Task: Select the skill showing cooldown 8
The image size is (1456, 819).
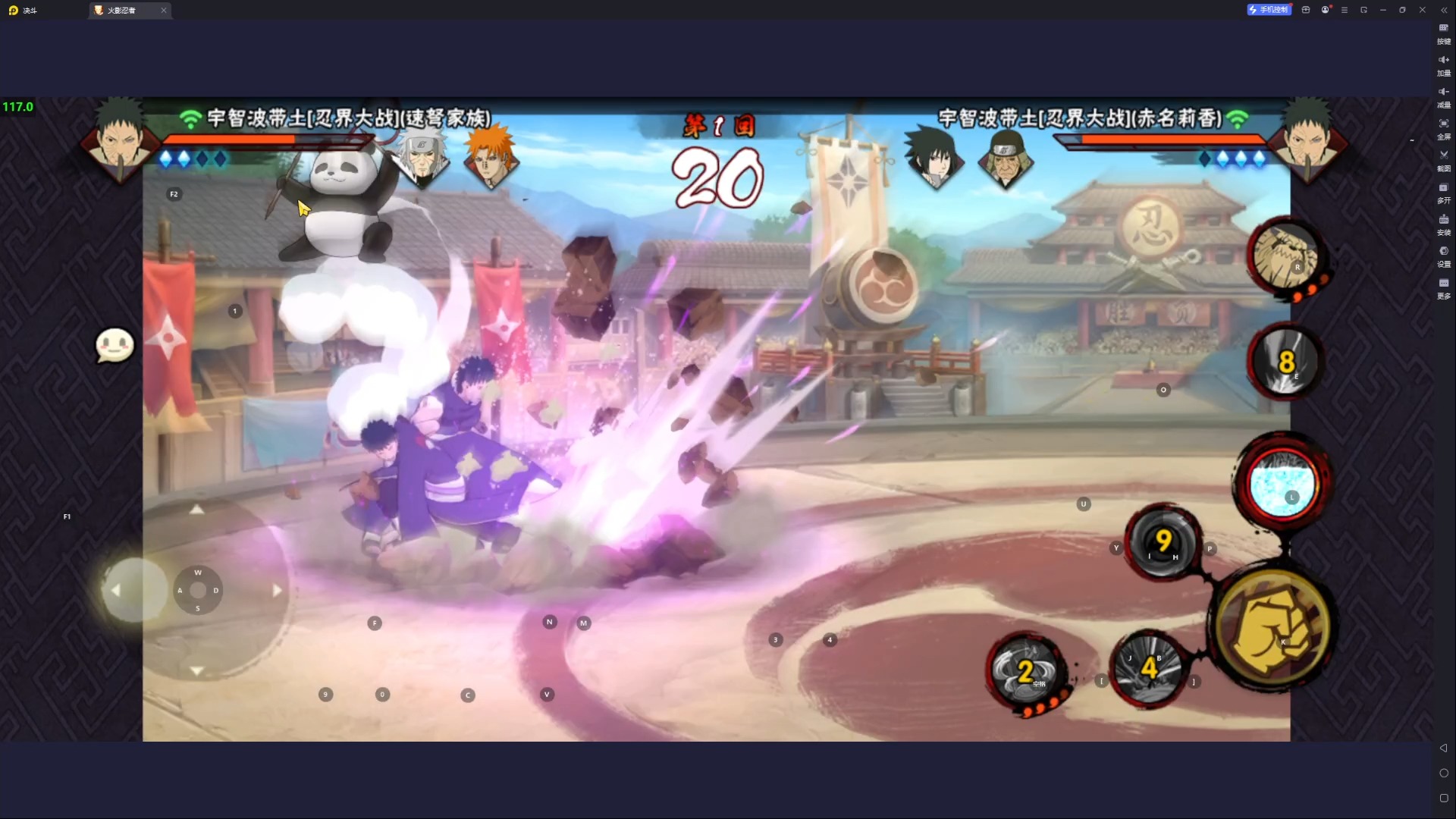Action: tap(1285, 362)
